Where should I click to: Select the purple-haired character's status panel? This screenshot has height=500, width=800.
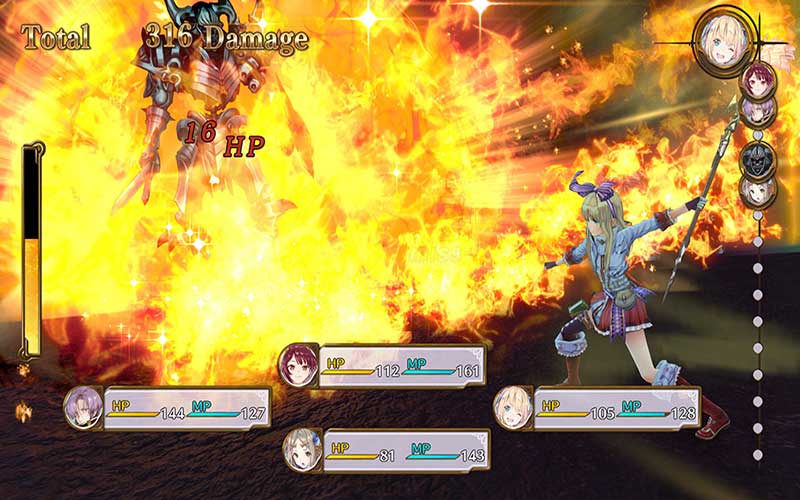coord(168,408)
